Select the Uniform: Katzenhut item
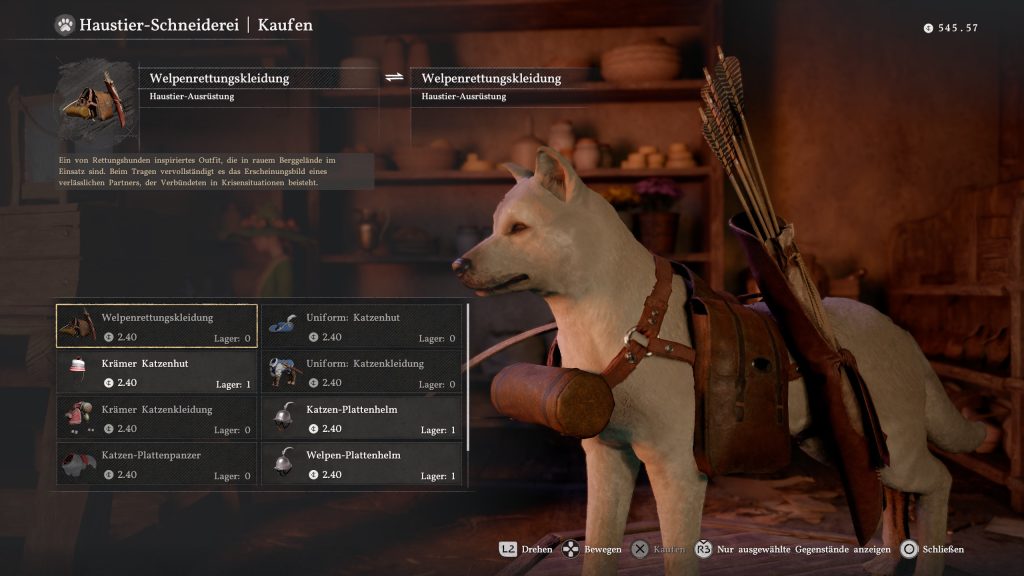Screen dimensions: 1024x576 click(362, 326)
